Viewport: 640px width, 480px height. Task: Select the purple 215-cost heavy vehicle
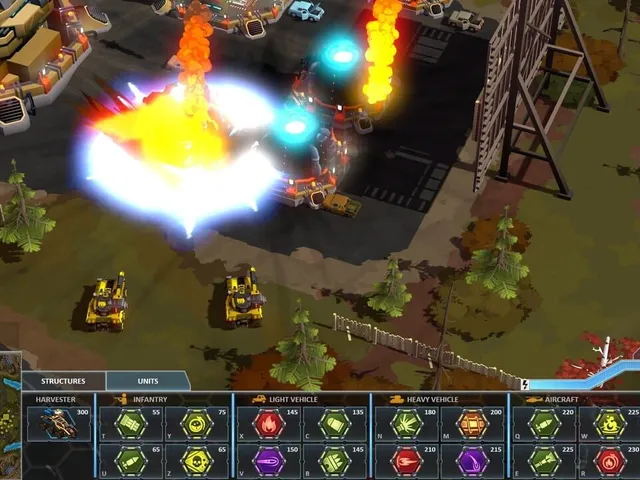pyautogui.click(x=472, y=461)
